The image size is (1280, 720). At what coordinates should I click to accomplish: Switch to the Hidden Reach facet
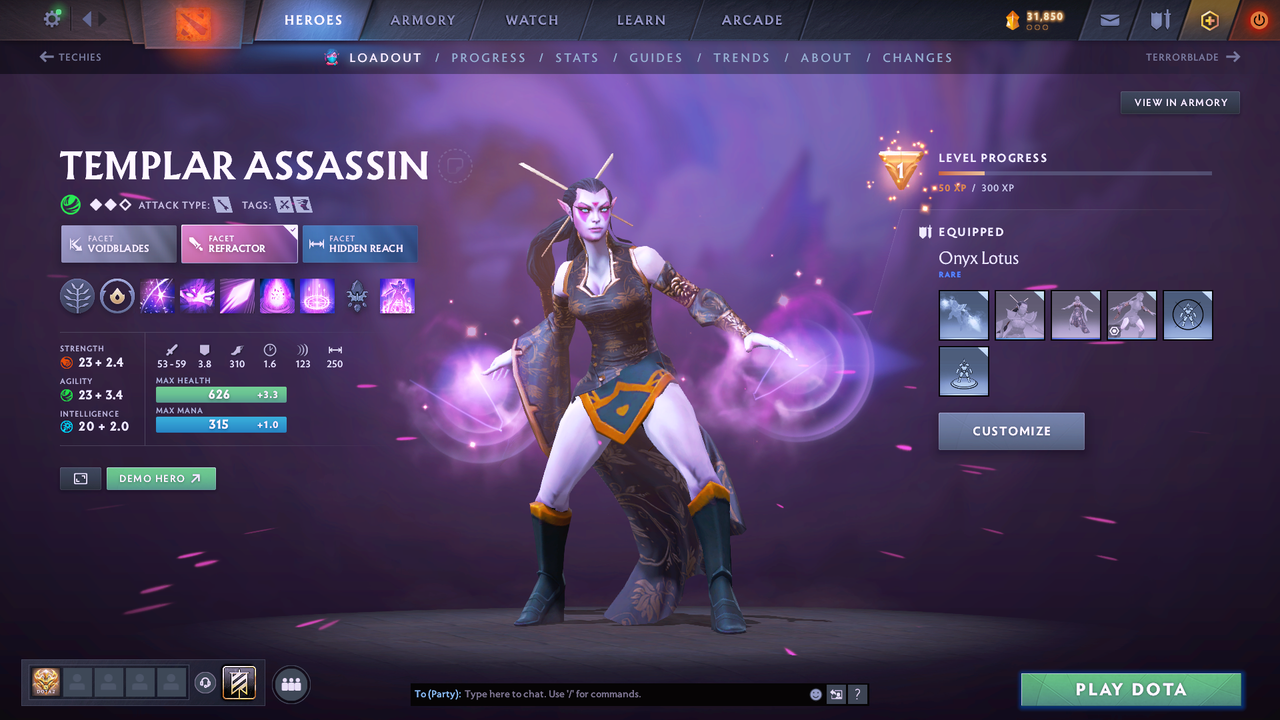[359, 243]
